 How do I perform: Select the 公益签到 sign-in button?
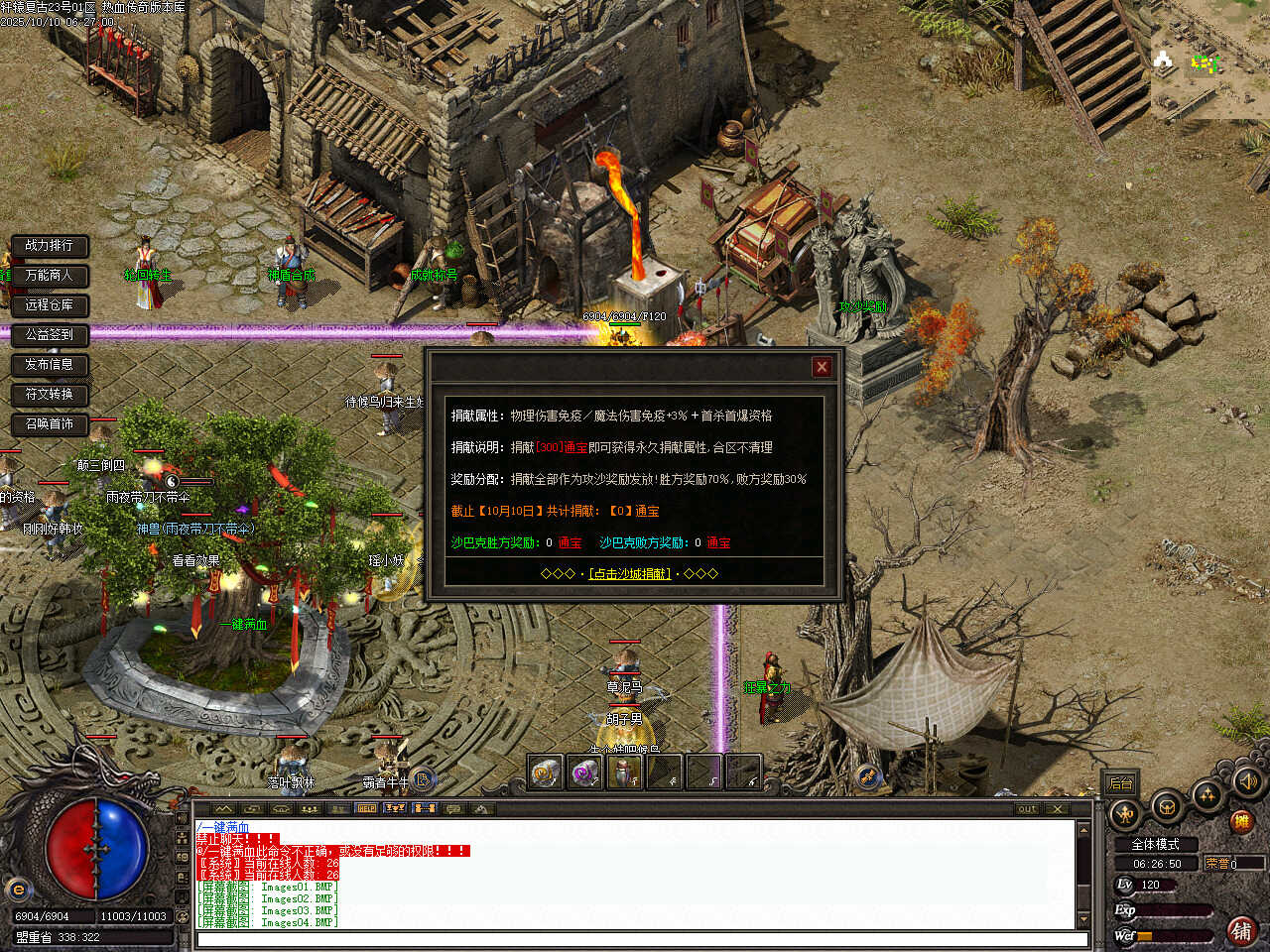pos(50,334)
